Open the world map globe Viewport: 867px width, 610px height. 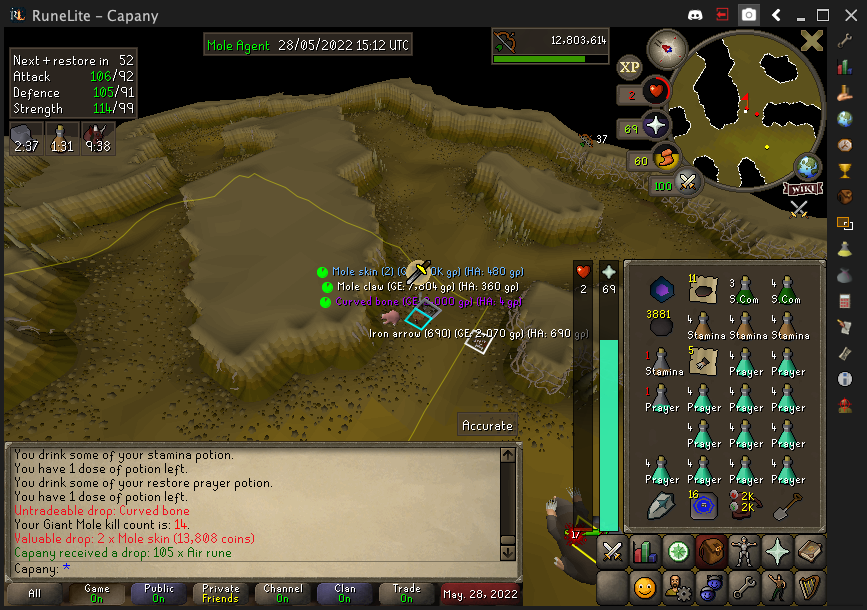tap(807, 167)
